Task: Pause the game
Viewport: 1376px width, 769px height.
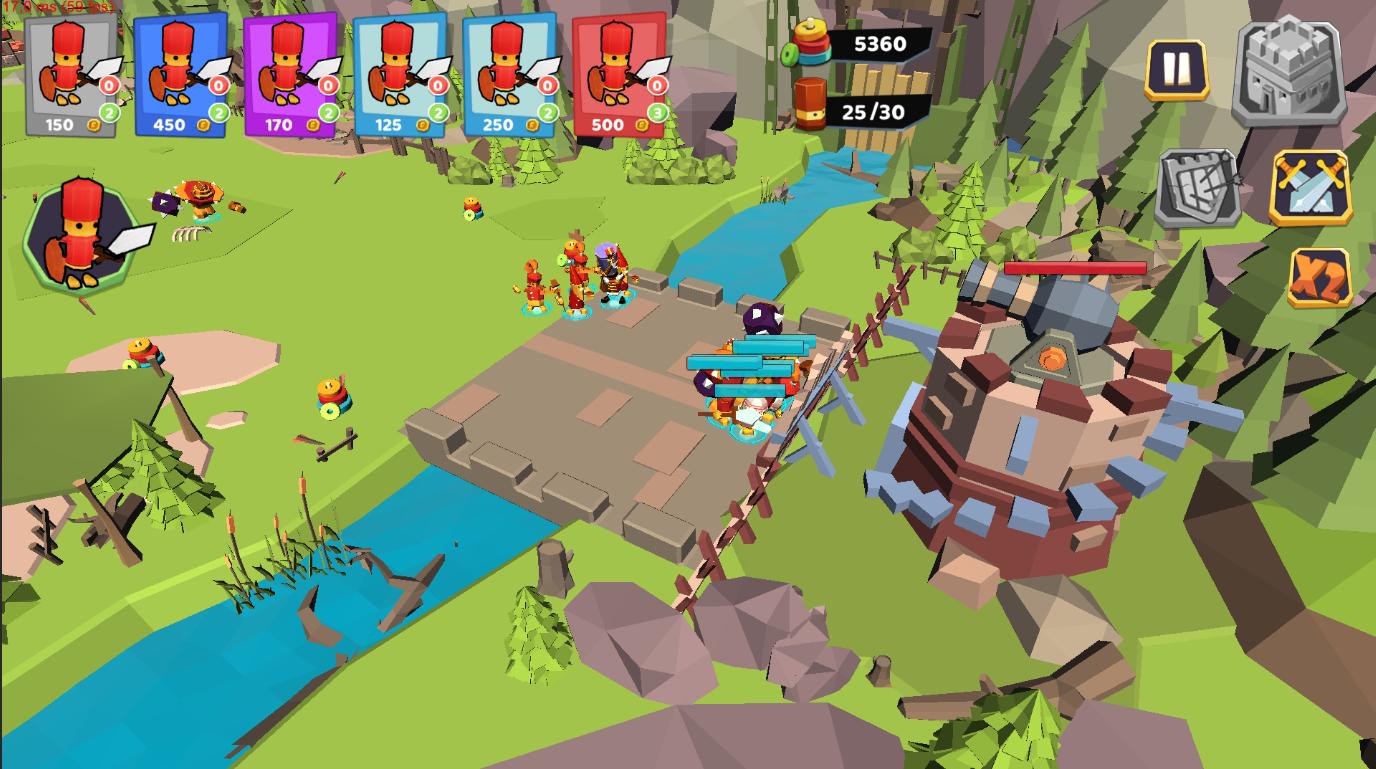Action: (1177, 70)
